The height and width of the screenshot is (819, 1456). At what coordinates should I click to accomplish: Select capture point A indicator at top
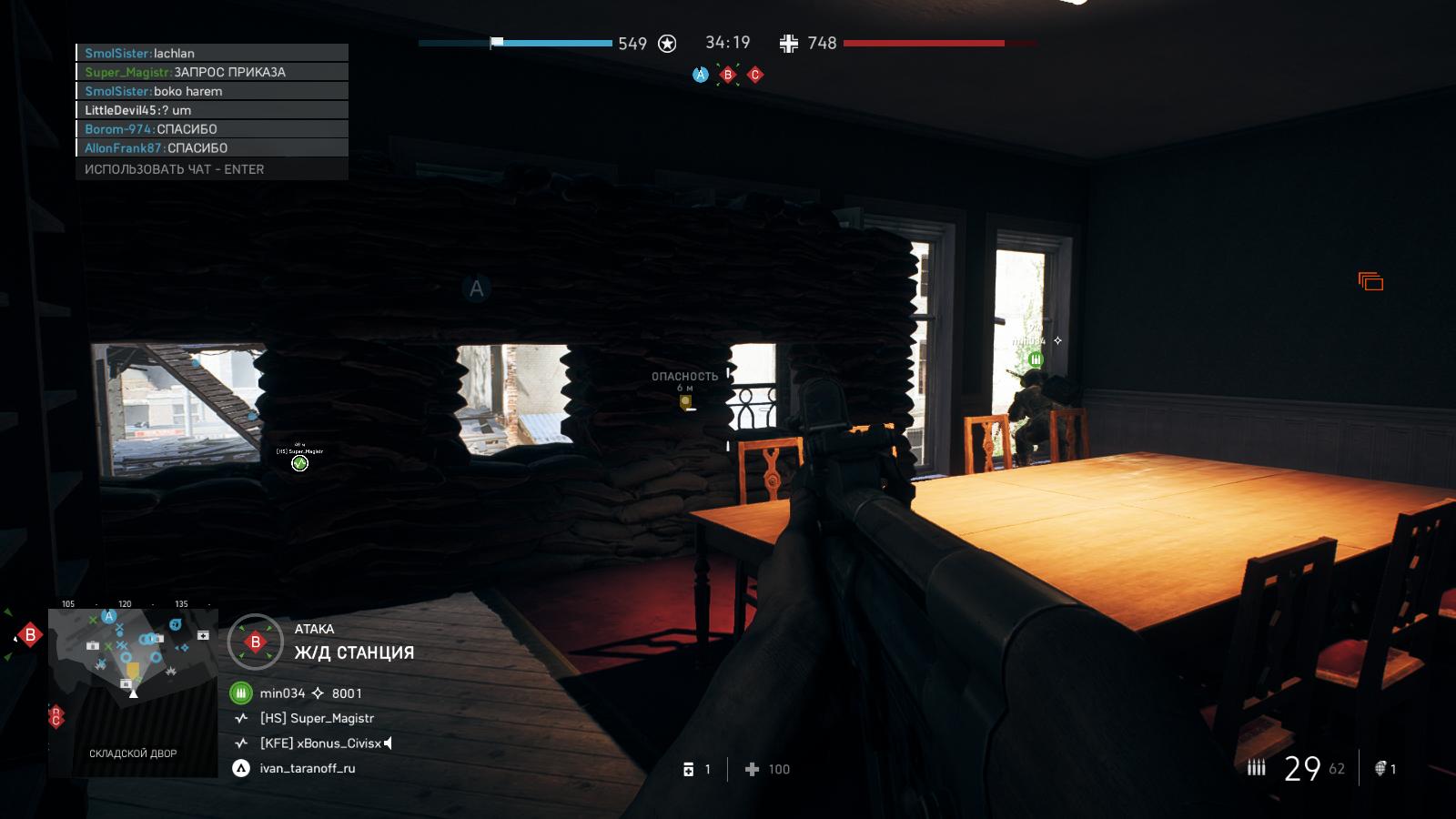point(700,75)
